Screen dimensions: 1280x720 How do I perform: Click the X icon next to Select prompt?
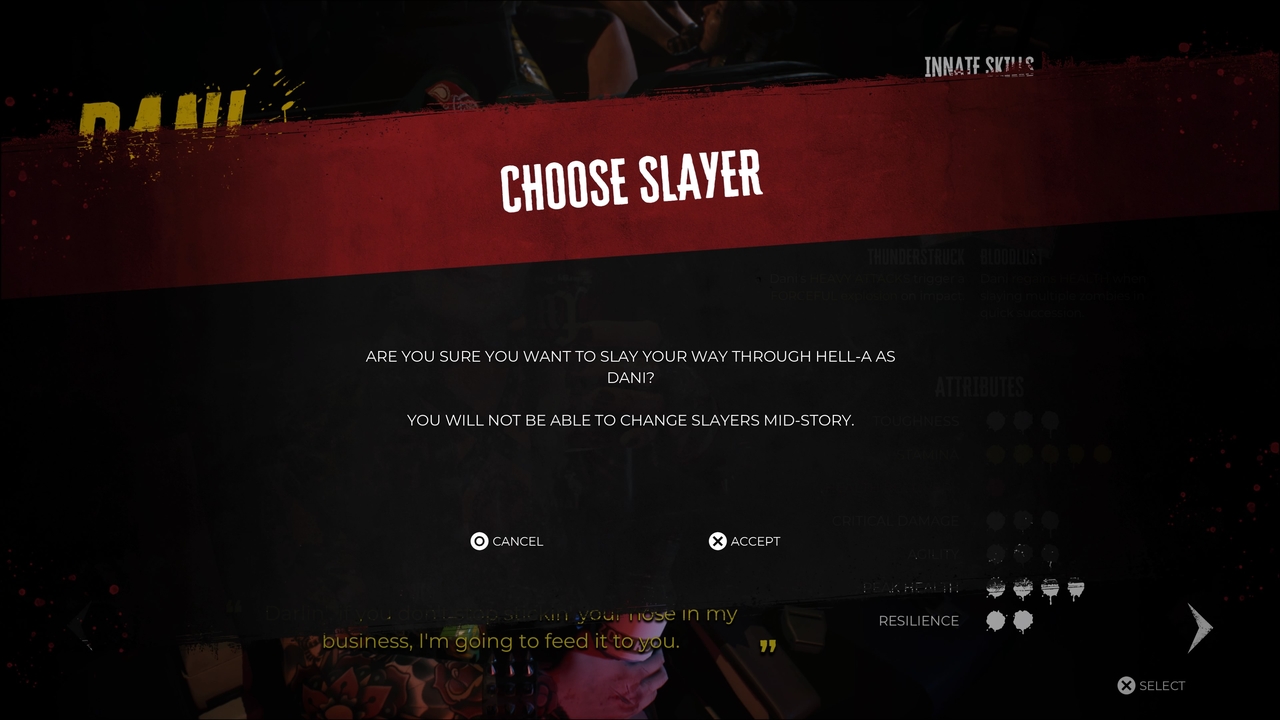[x=1128, y=685]
